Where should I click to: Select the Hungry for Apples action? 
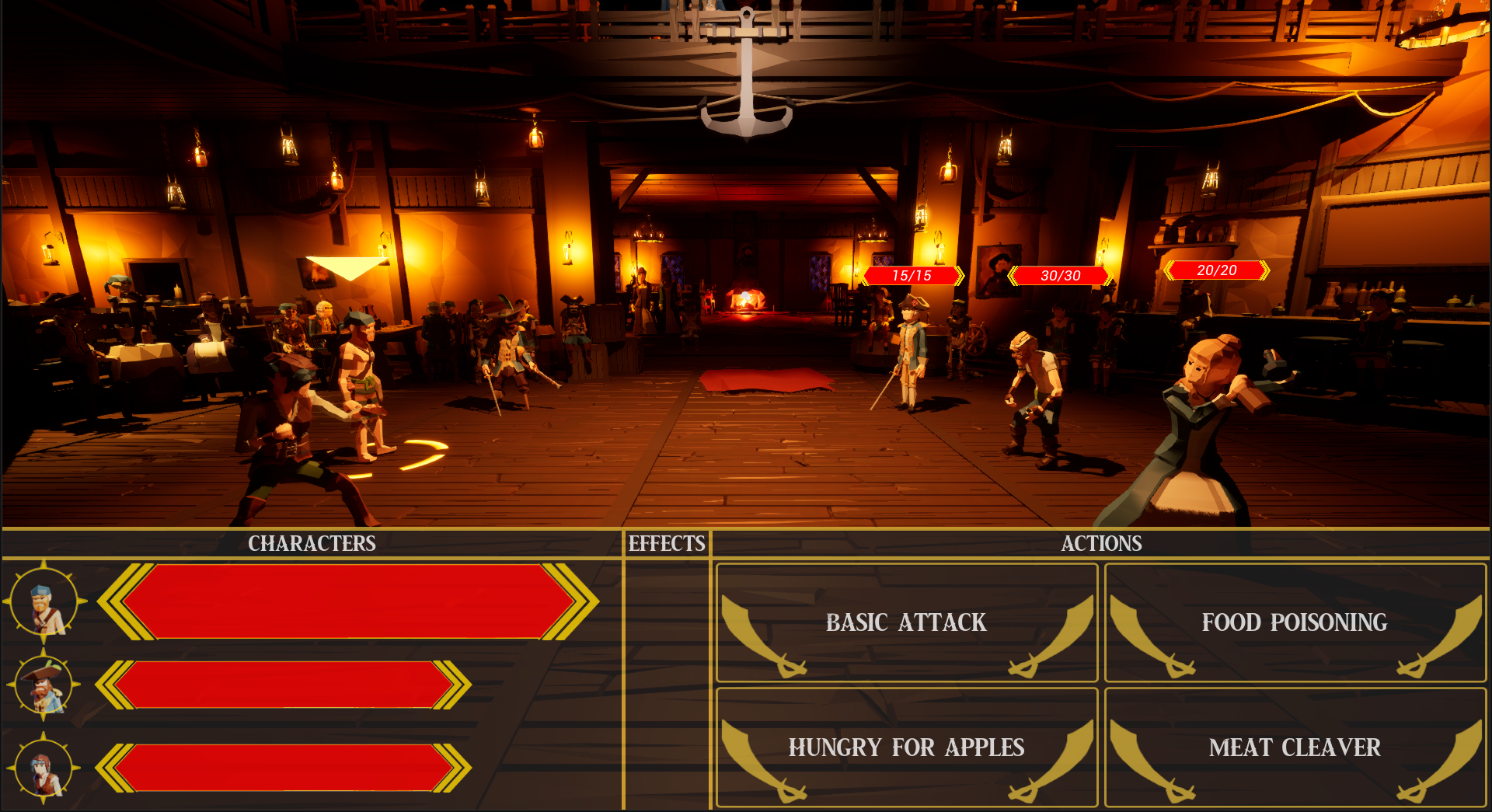906,748
